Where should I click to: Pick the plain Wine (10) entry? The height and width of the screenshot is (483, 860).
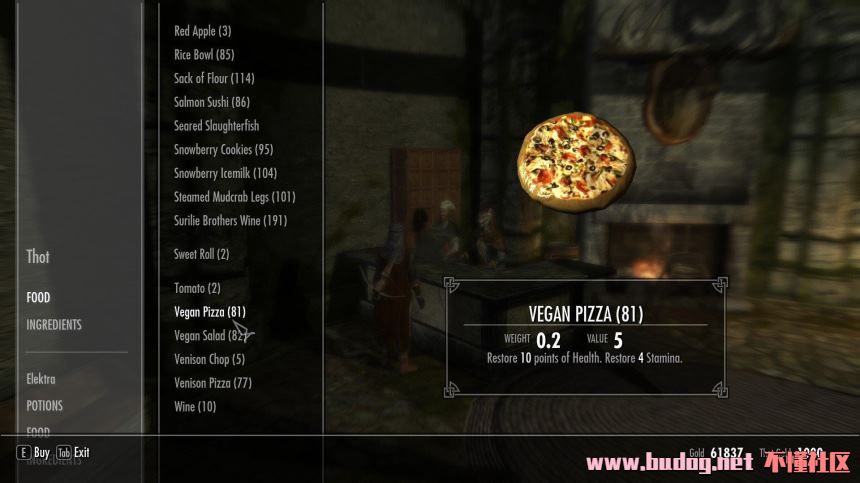[194, 407]
